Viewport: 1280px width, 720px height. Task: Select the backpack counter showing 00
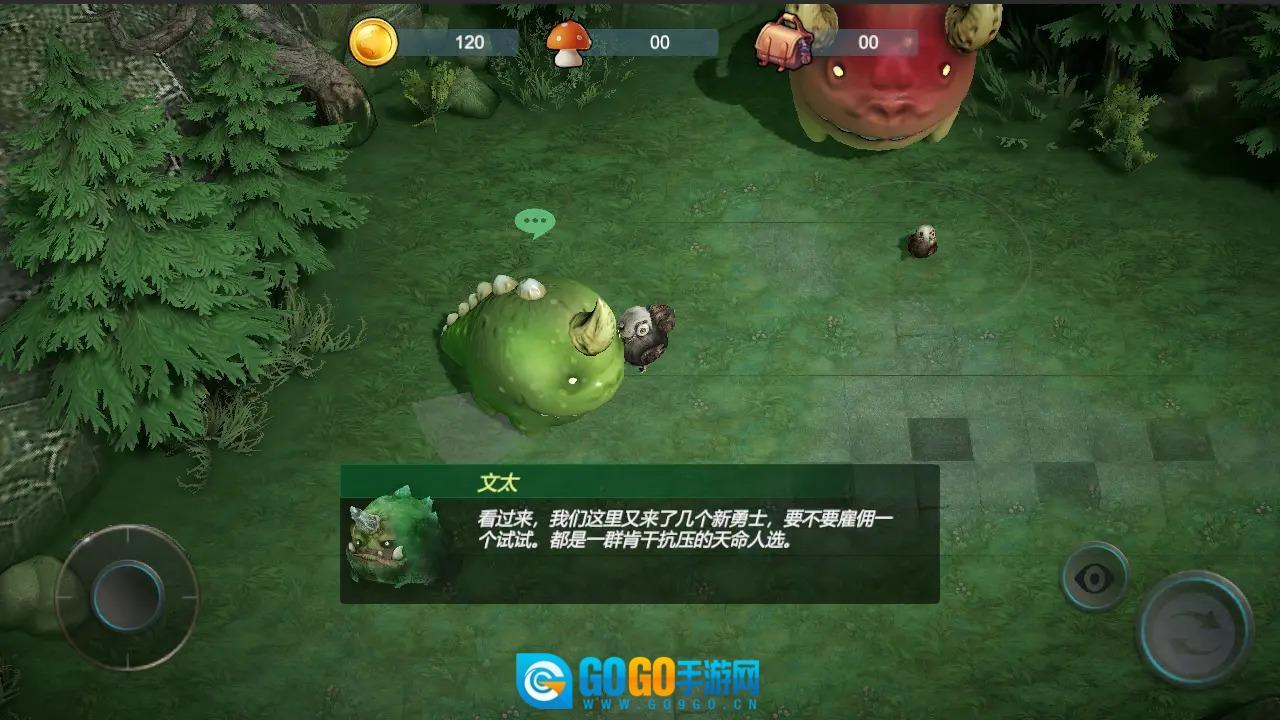pyautogui.click(x=868, y=42)
